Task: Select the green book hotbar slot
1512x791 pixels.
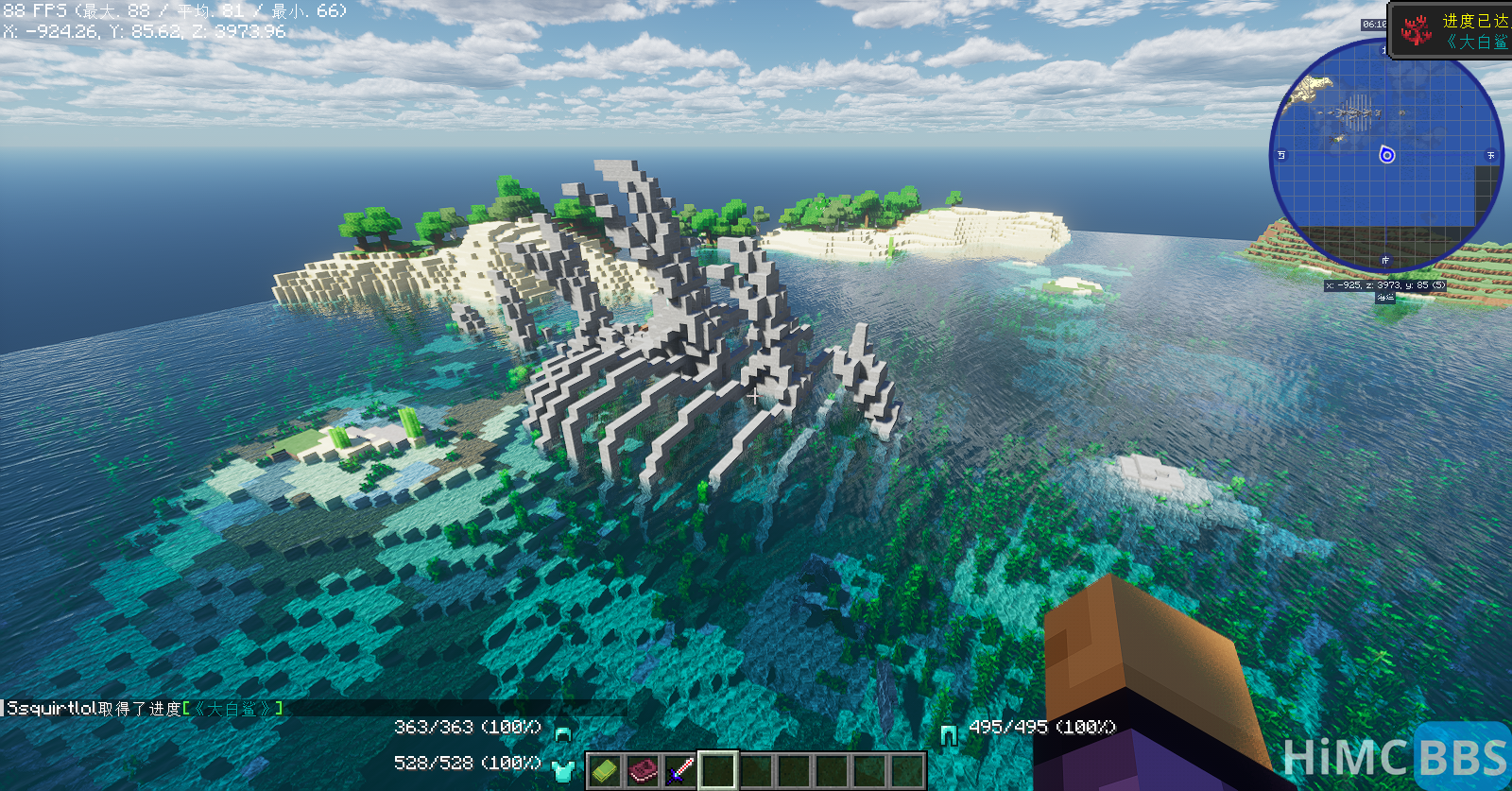Action: click(x=604, y=771)
